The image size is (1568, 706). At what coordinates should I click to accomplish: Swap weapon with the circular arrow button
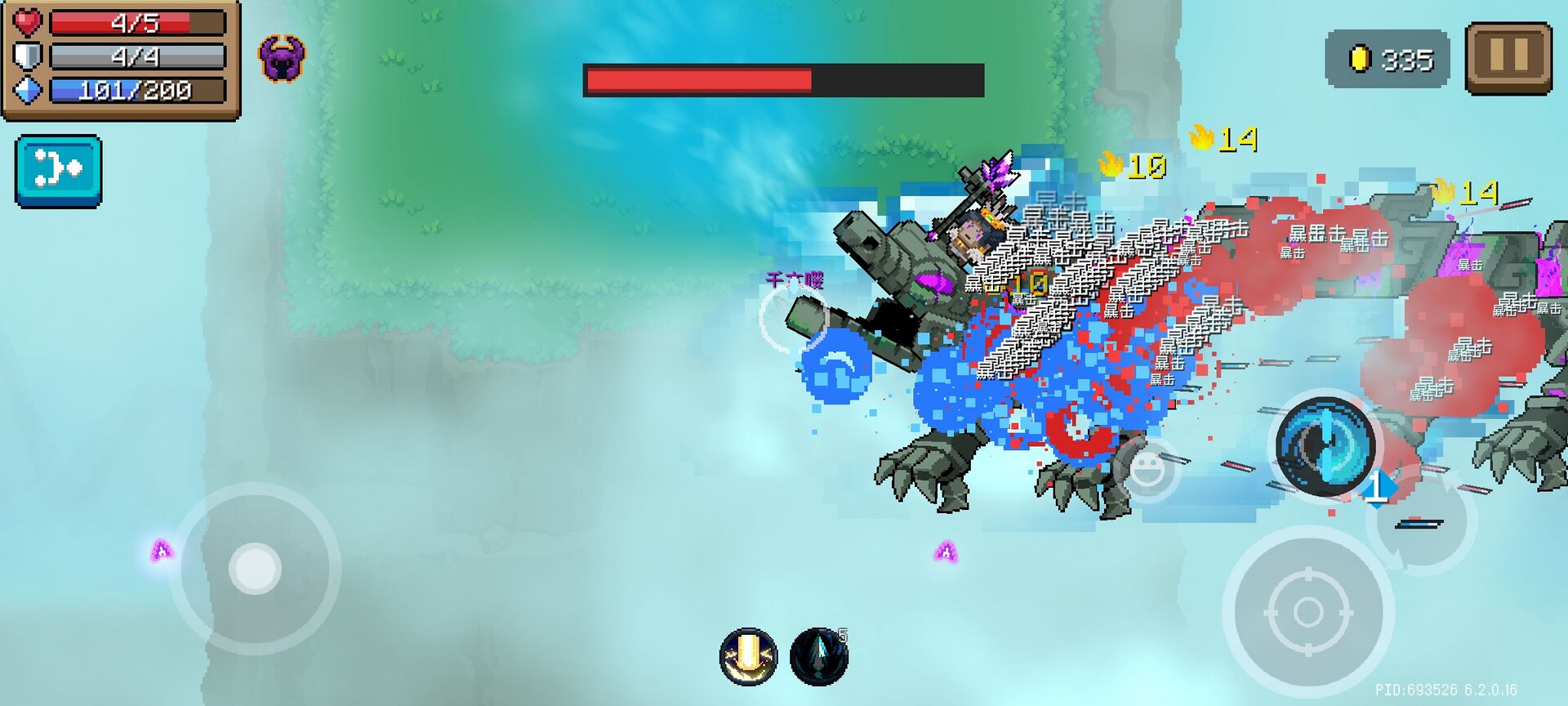tap(1423, 521)
